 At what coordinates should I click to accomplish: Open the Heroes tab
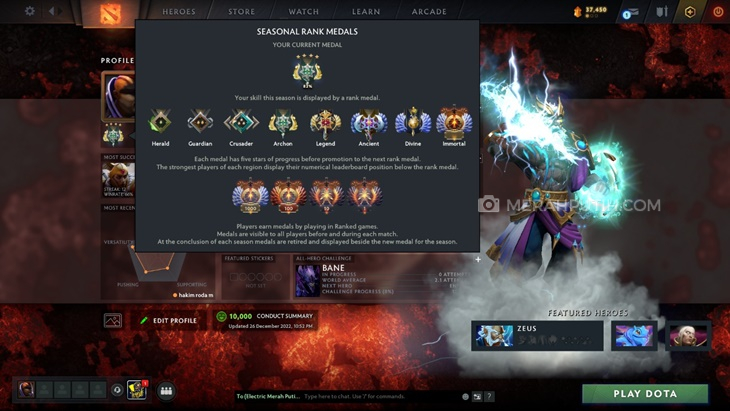[x=179, y=12]
